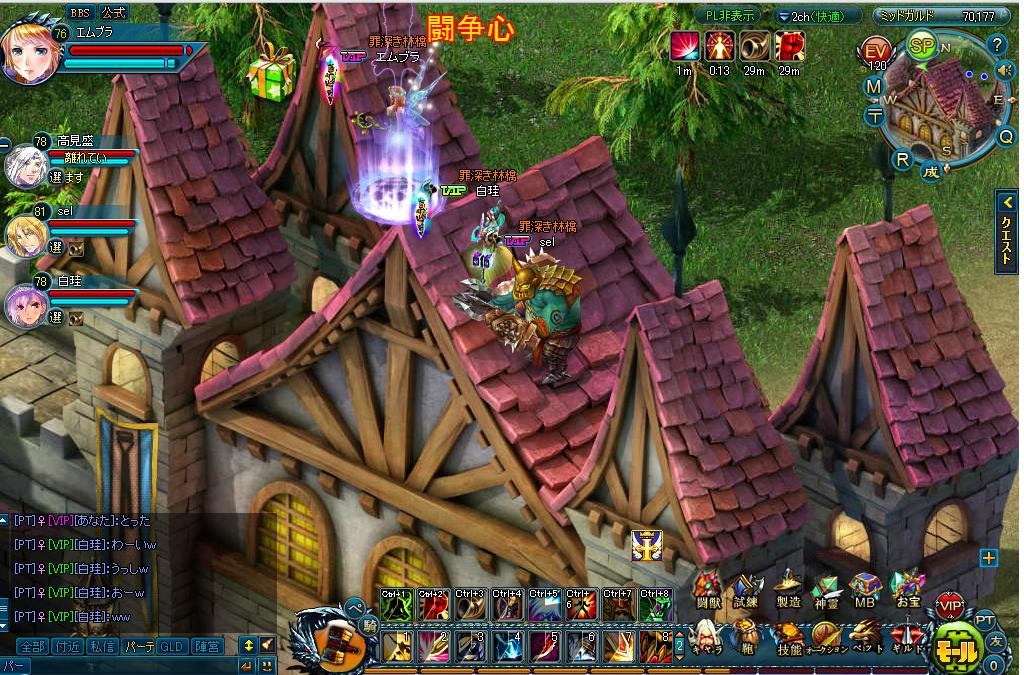This screenshot has width=1024, height=675.
Task: Open help with the question mark button
Action: click(996, 44)
